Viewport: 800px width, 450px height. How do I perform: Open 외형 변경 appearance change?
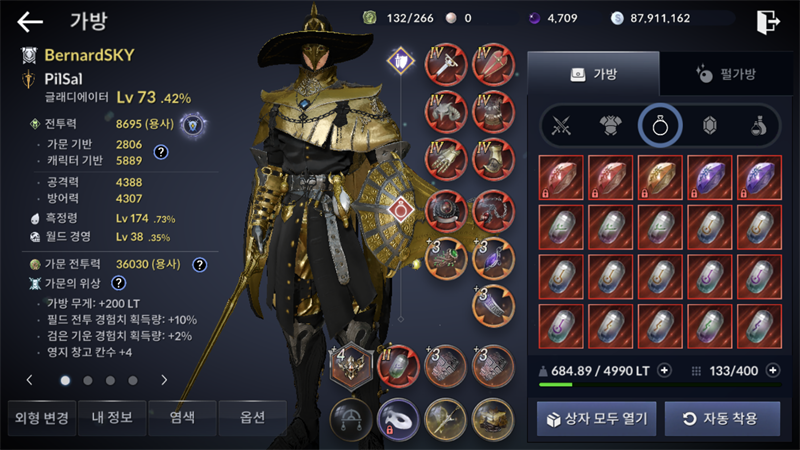click(41, 417)
